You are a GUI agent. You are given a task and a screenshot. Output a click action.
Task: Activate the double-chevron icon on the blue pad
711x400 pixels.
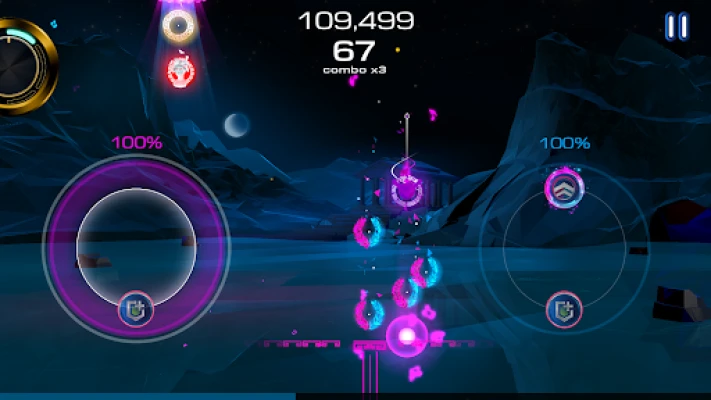click(564, 187)
